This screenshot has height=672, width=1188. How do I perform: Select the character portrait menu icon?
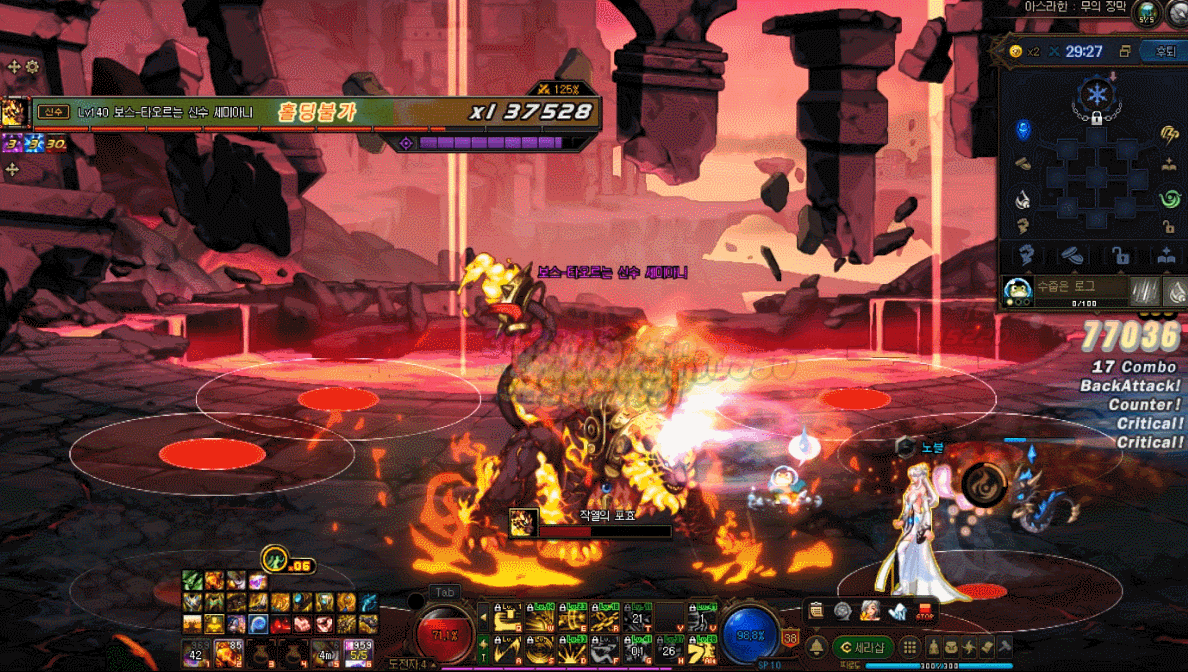(870, 611)
